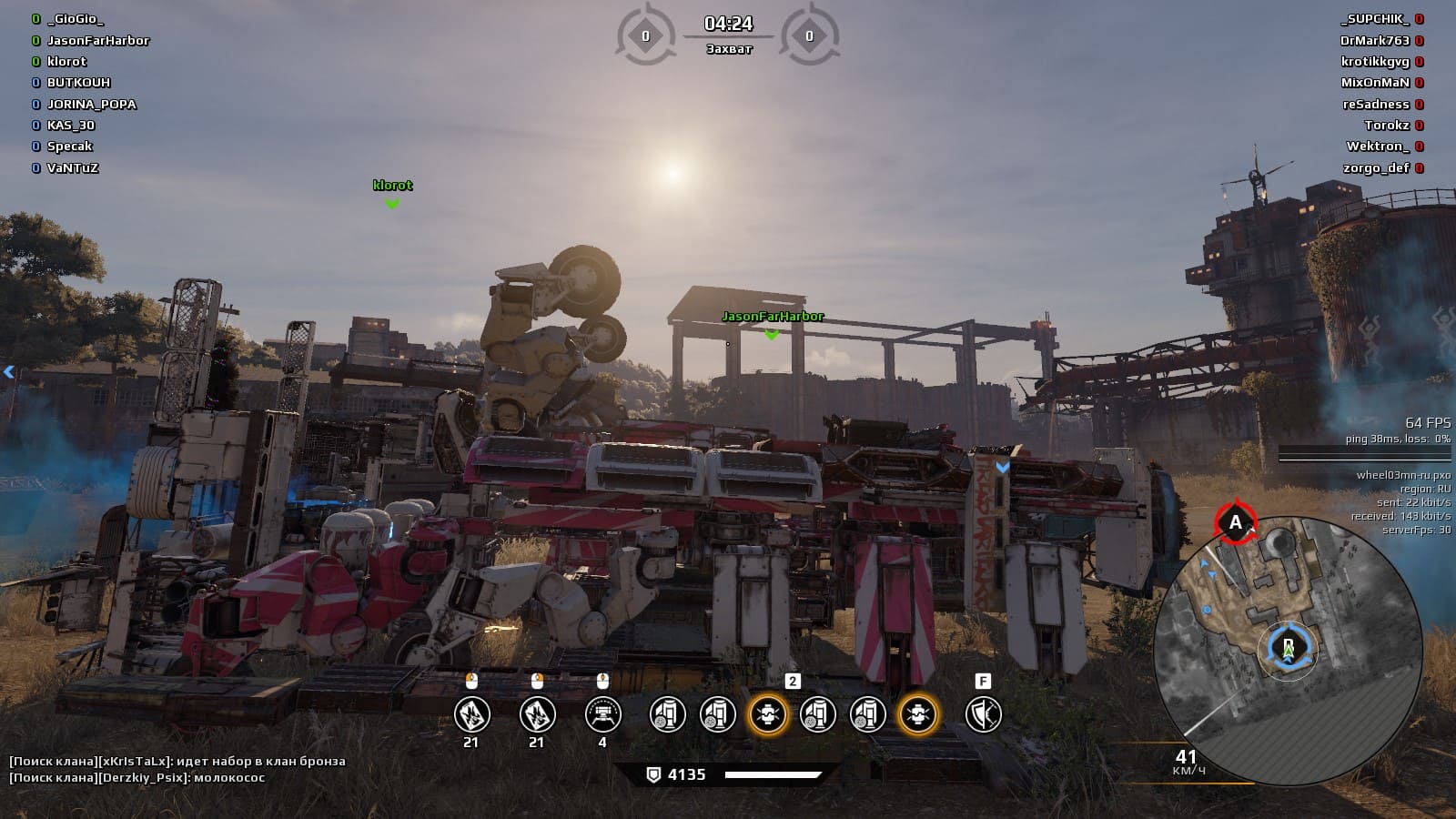The image size is (1456, 819).
Task: Activate the shield module icon marked F
Action: (x=983, y=714)
